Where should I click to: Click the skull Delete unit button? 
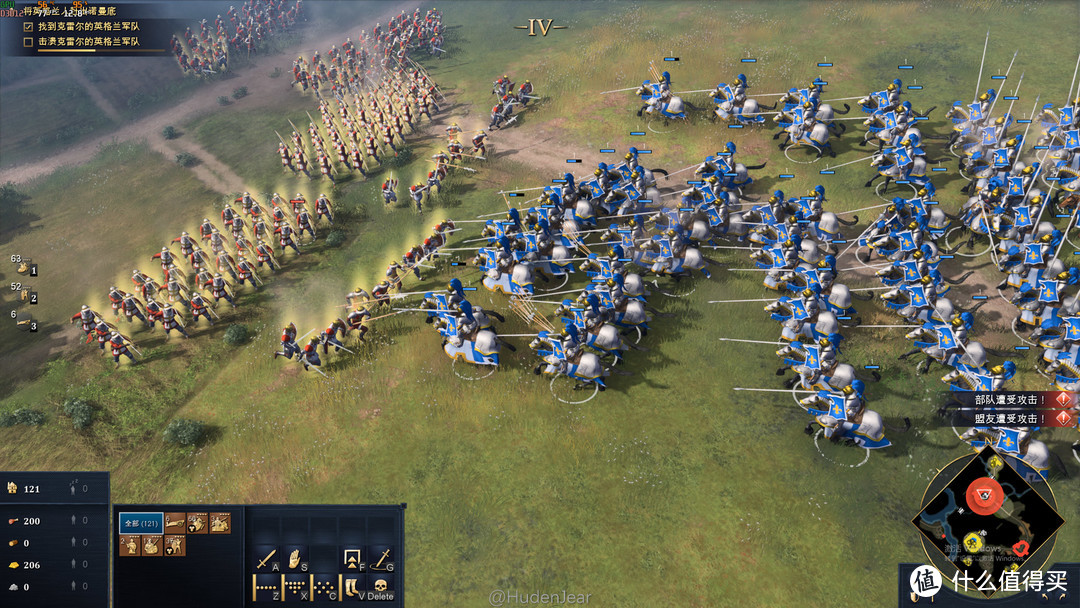[381, 587]
